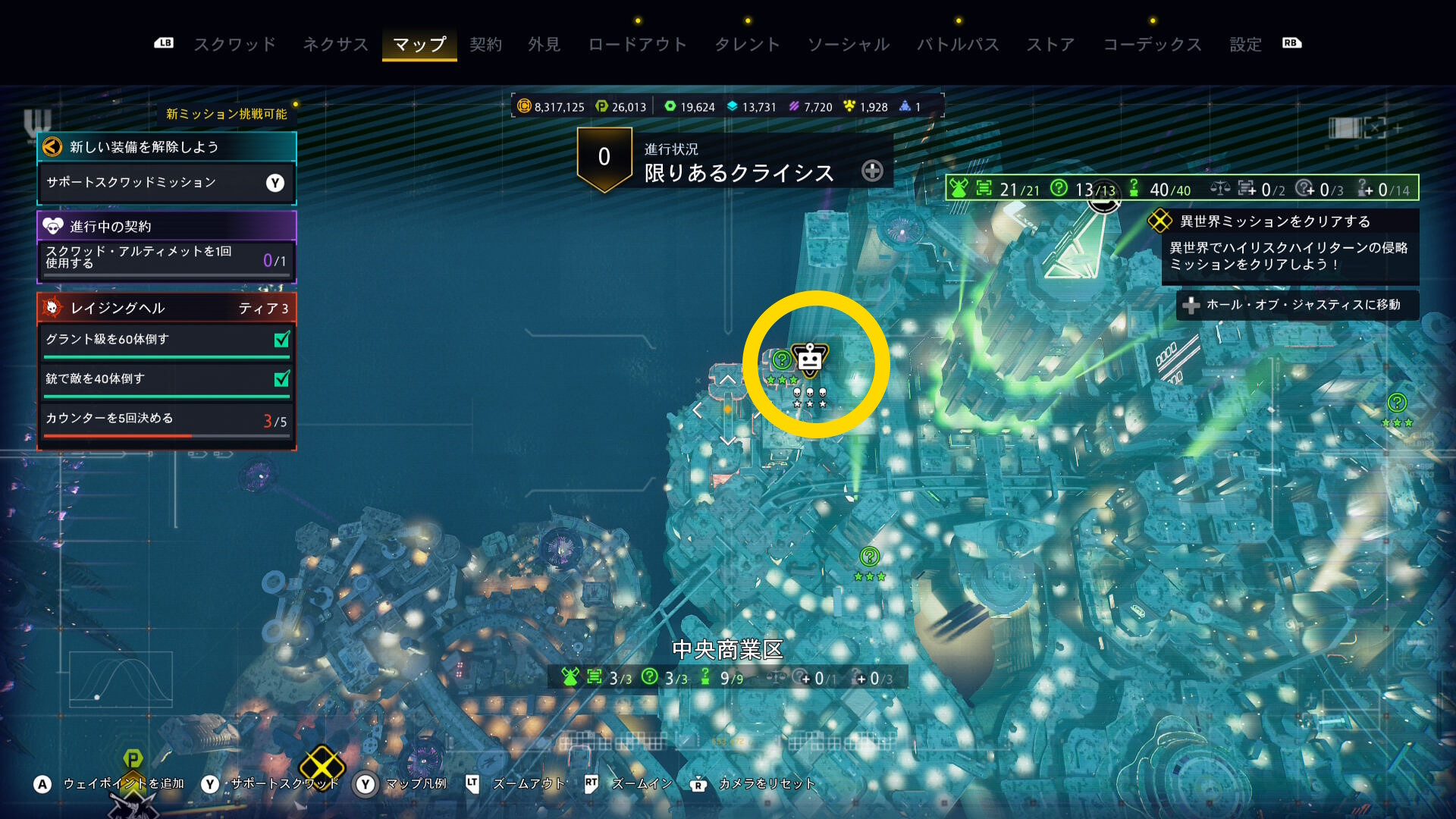Switch to the コーデックス tab
The image size is (1456, 819).
coord(1152,44)
